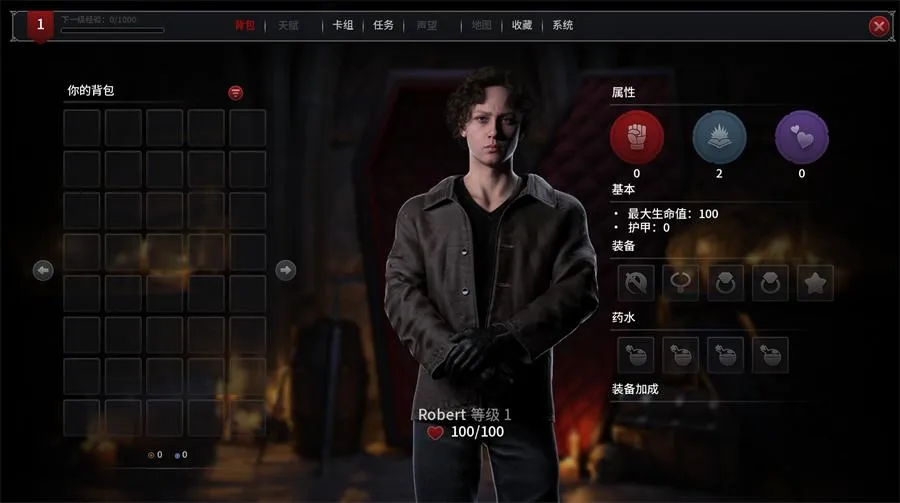The width and height of the screenshot is (900, 503).
Task: Click the red sort button beside 你的背包
Action: point(236,93)
